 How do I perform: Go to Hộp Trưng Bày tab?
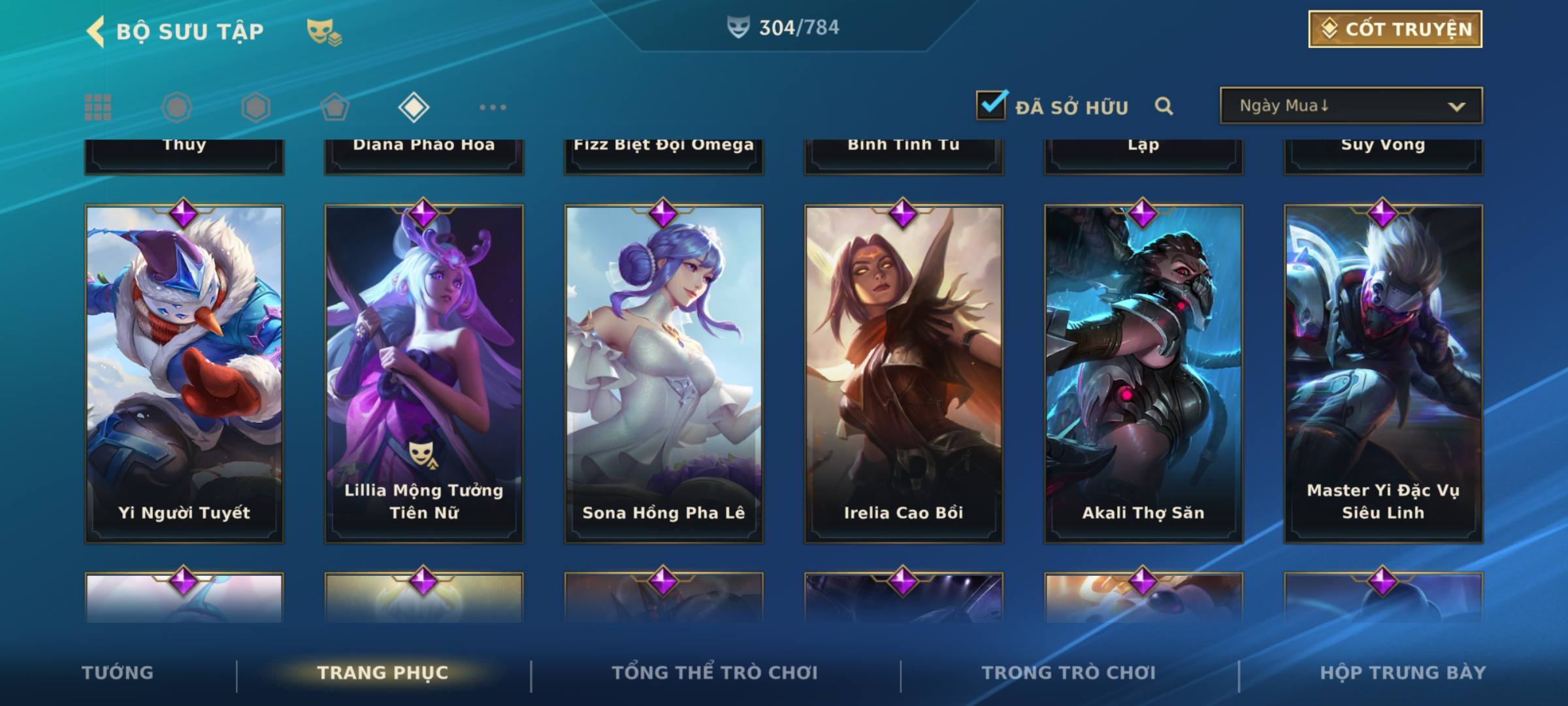coord(1403,673)
